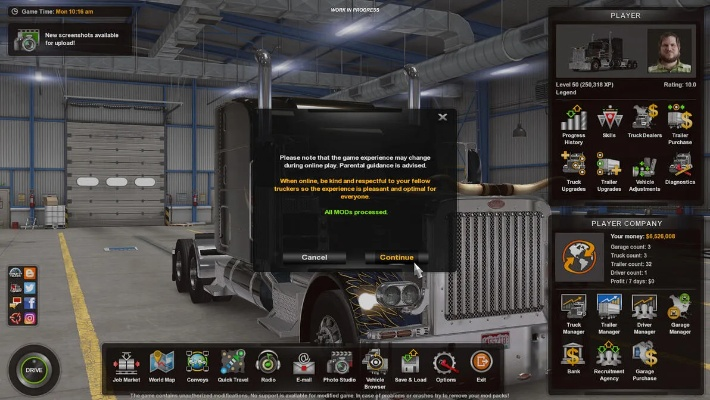
Task: Close the dialog with the X button
Action: pos(443,117)
